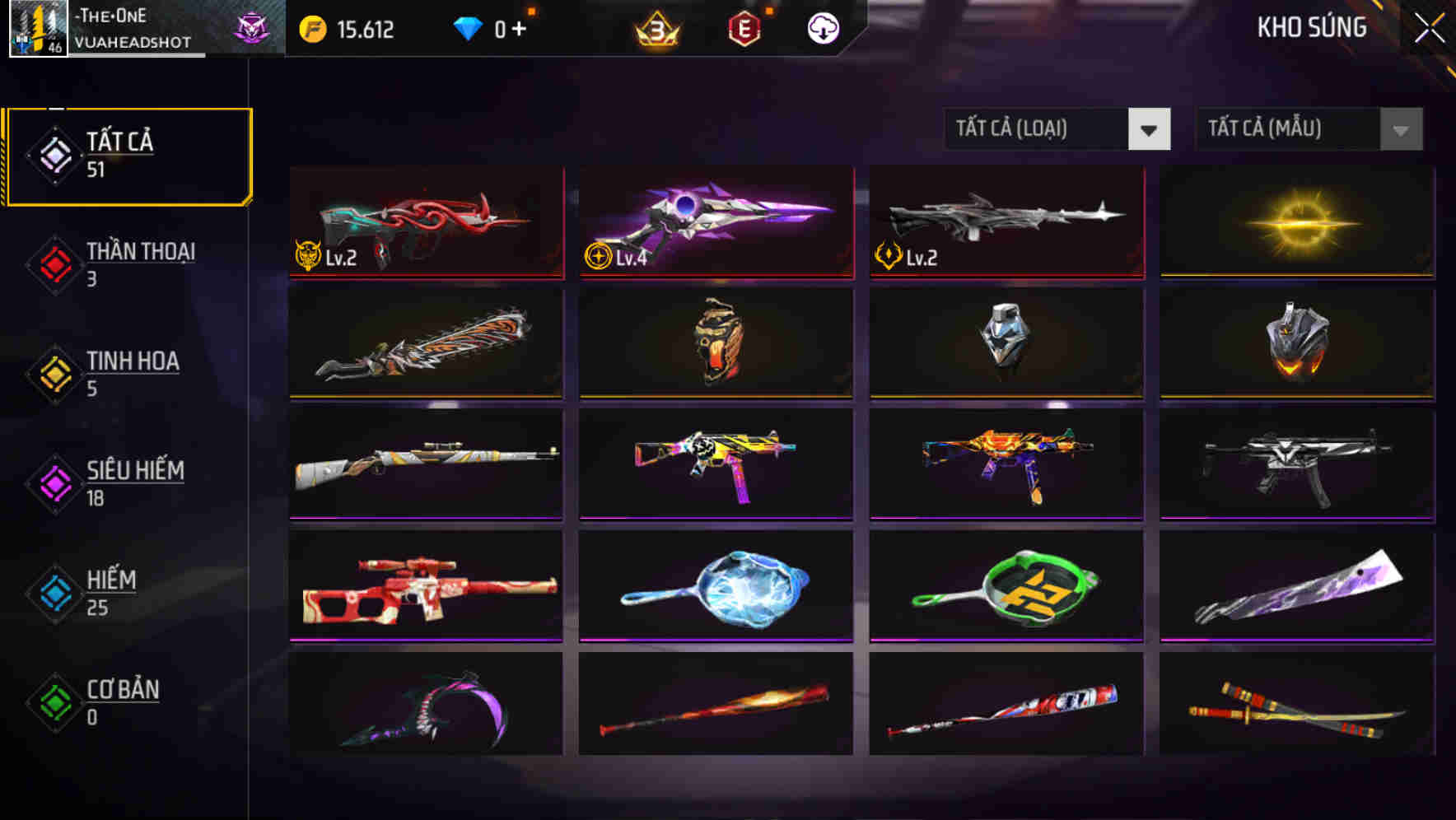Open the TẤT CẢ (MẪU) dropdown
The image size is (1456, 820).
tap(1285, 129)
